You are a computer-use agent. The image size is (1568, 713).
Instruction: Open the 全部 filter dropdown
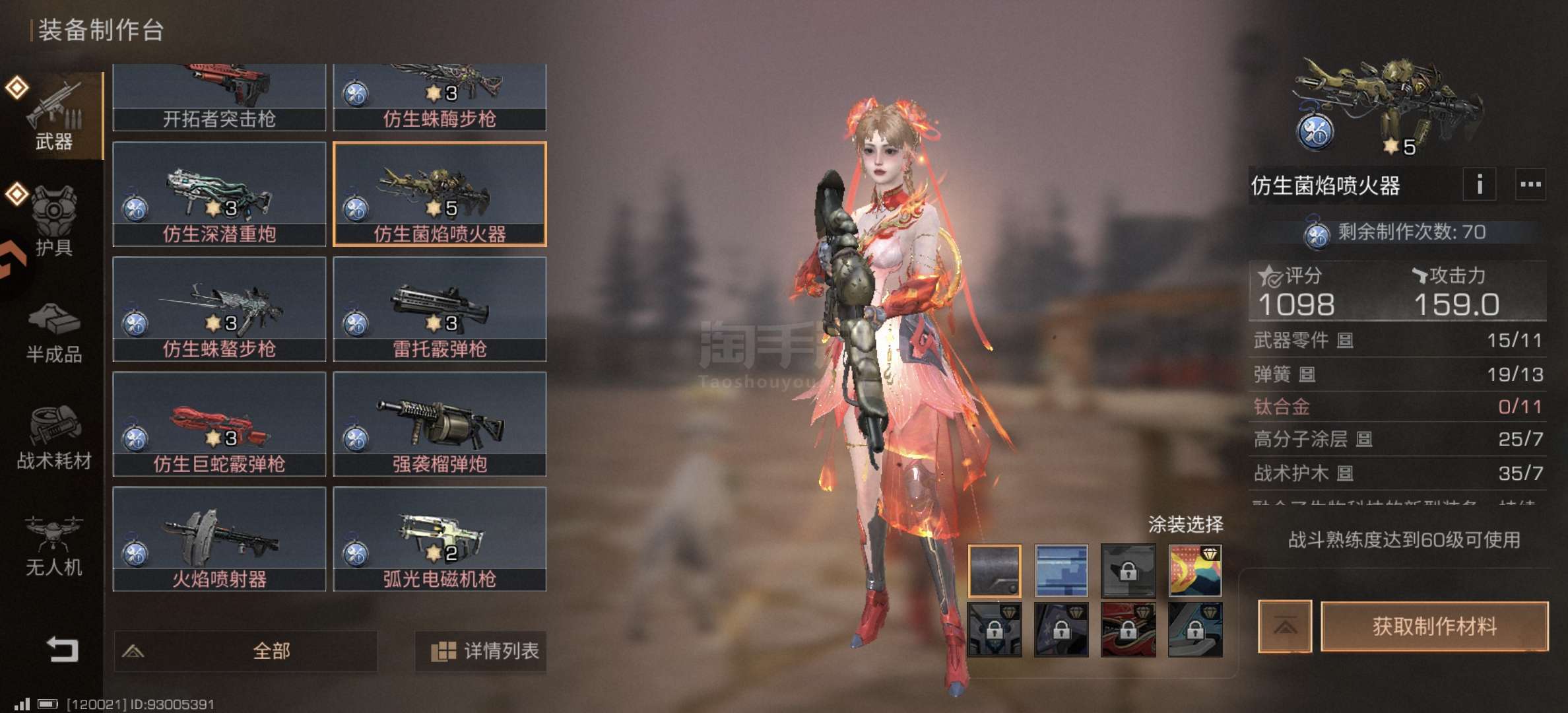pyautogui.click(x=245, y=651)
